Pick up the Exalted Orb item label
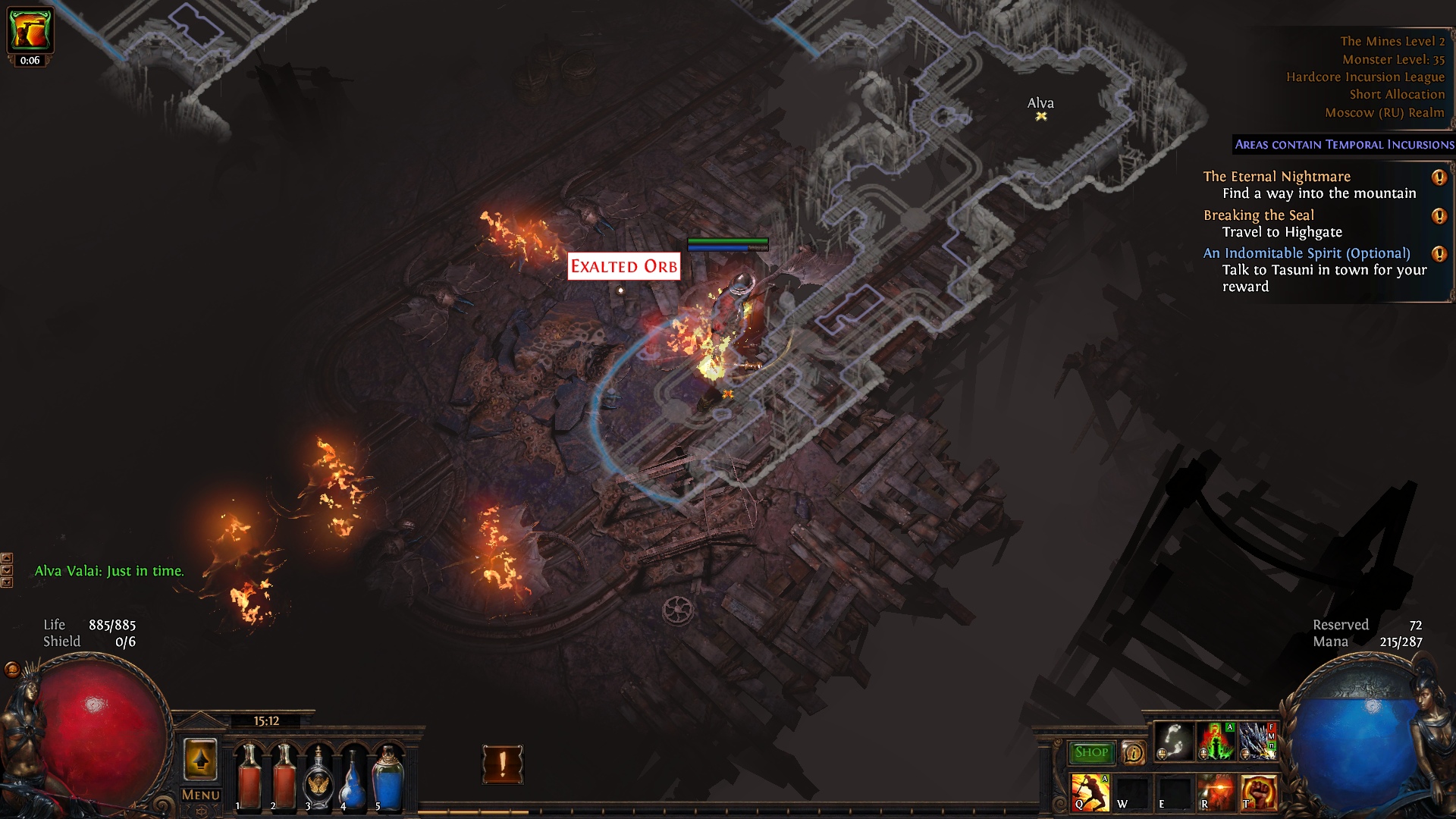 click(623, 266)
